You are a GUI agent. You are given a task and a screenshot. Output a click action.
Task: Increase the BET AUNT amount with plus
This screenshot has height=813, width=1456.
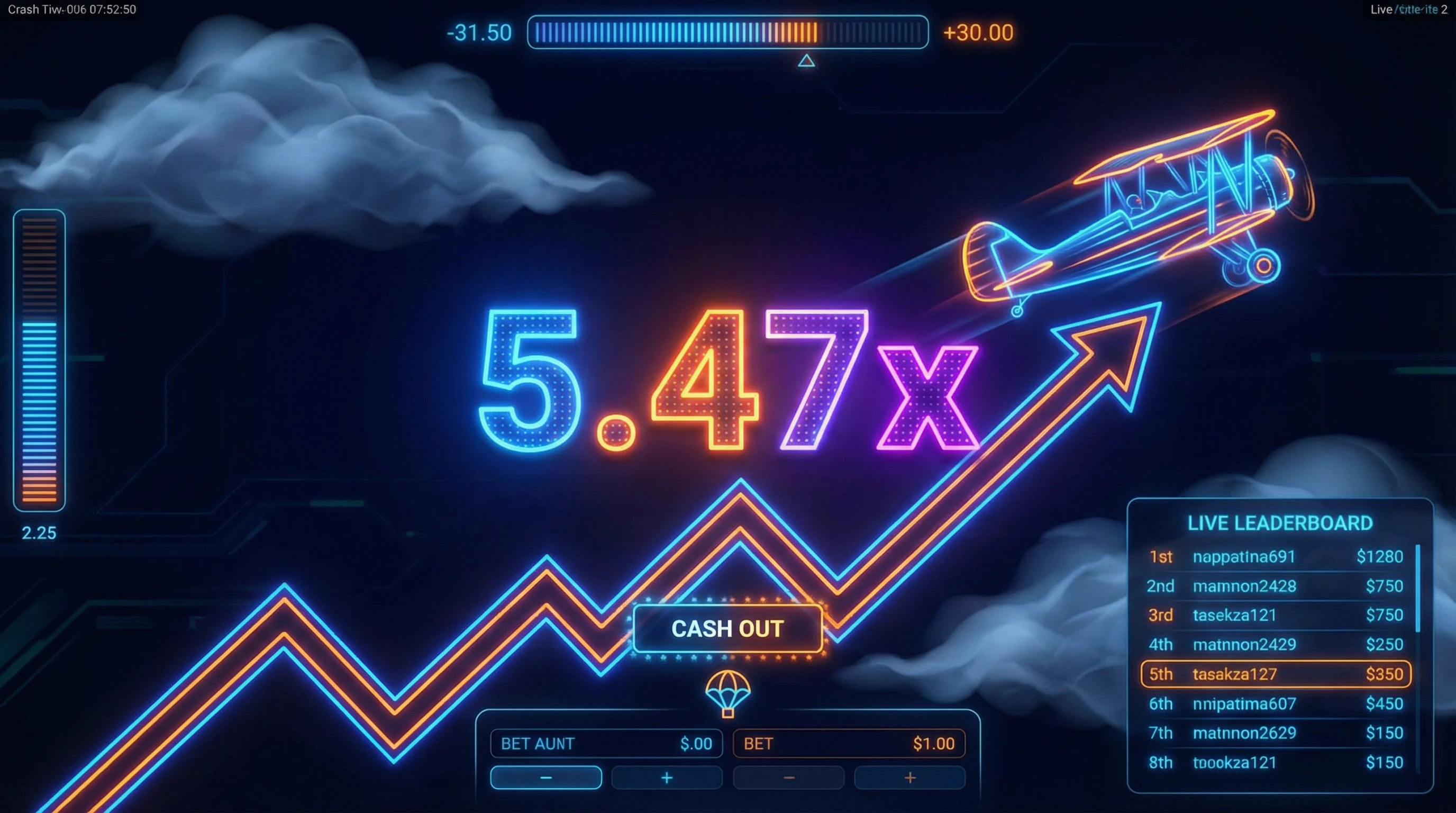(x=667, y=778)
